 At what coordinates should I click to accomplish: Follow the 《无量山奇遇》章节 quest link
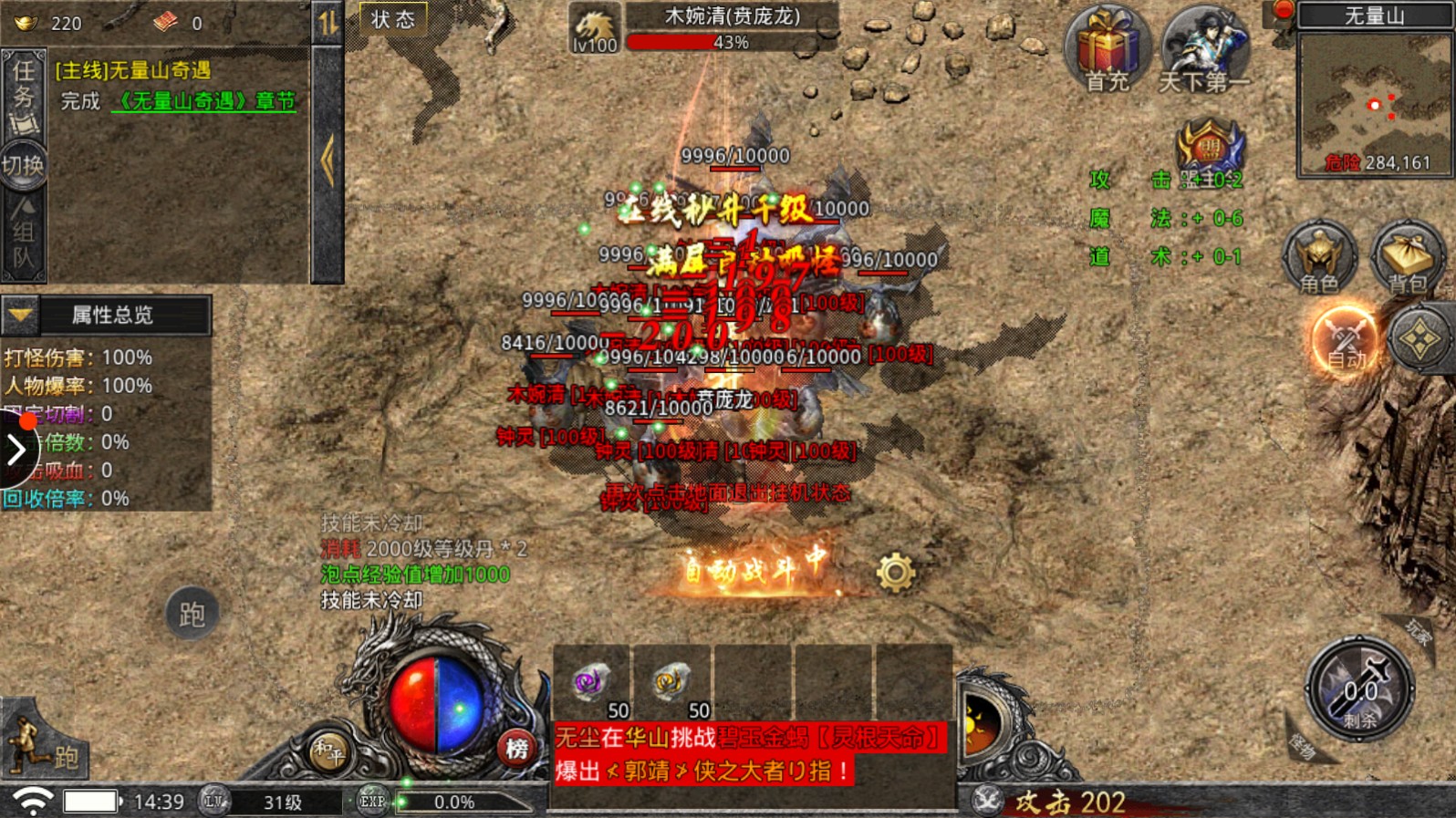click(204, 101)
